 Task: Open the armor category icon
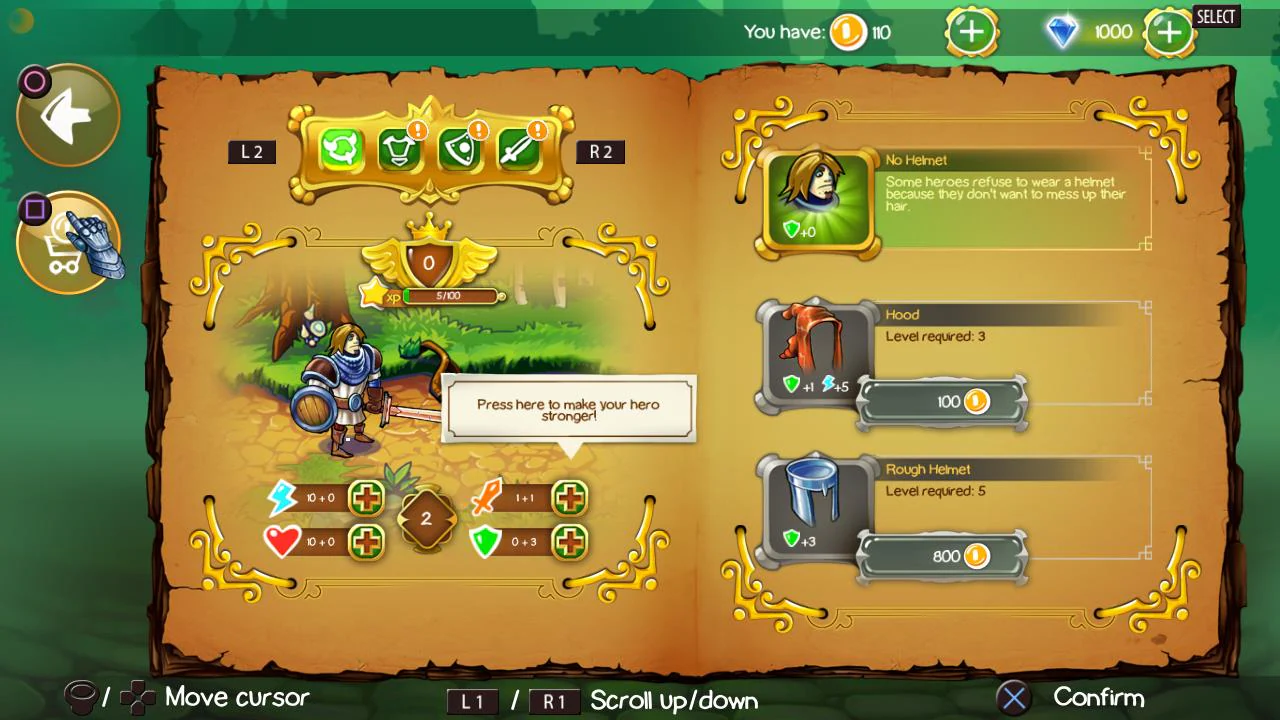tap(400, 150)
